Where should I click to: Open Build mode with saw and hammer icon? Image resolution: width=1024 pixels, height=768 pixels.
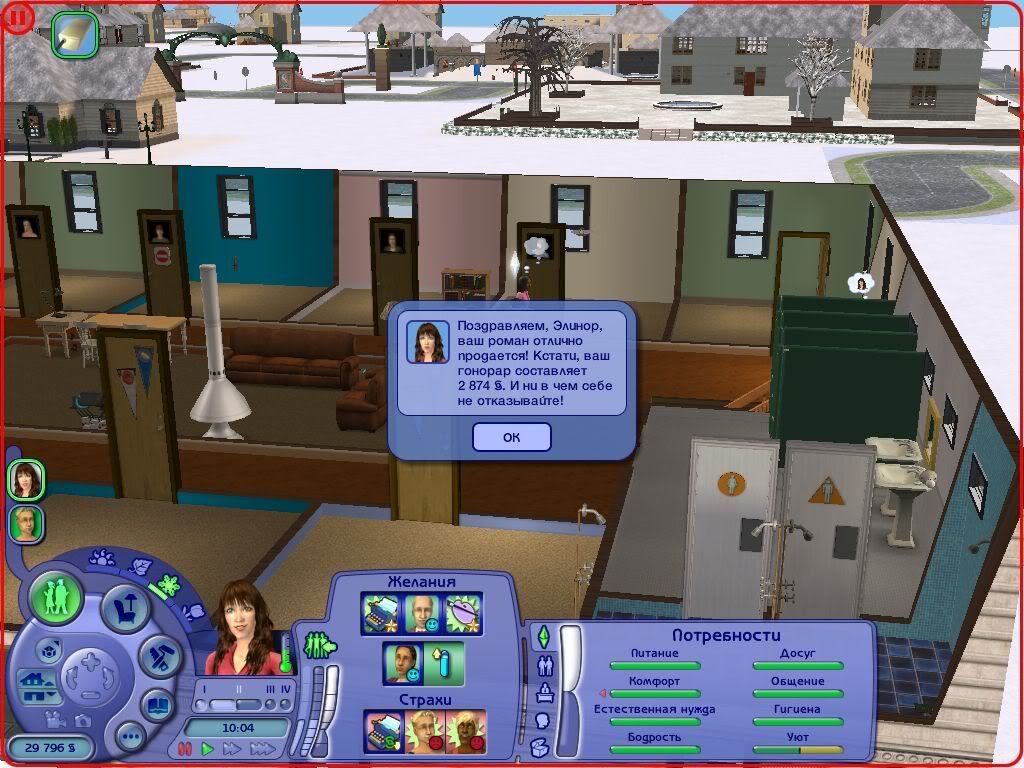(157, 656)
